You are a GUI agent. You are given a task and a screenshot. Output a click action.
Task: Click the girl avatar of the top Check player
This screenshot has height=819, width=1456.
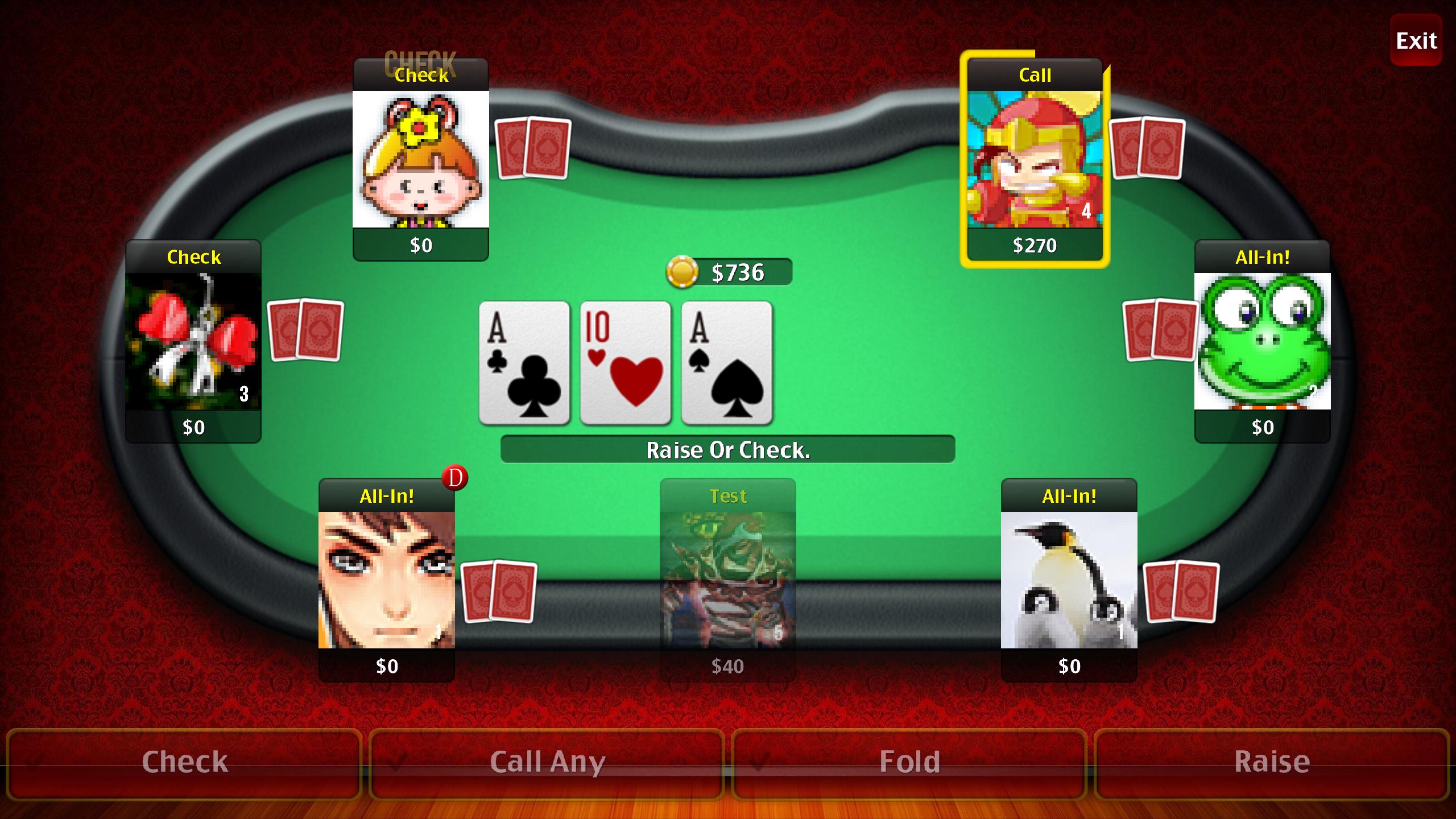tap(421, 159)
